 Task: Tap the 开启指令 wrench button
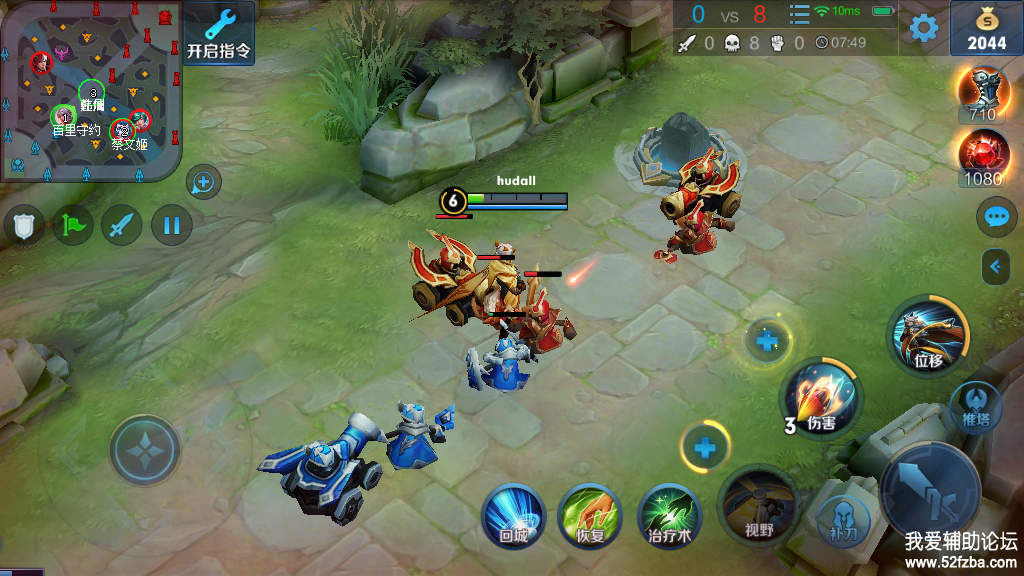point(218,33)
